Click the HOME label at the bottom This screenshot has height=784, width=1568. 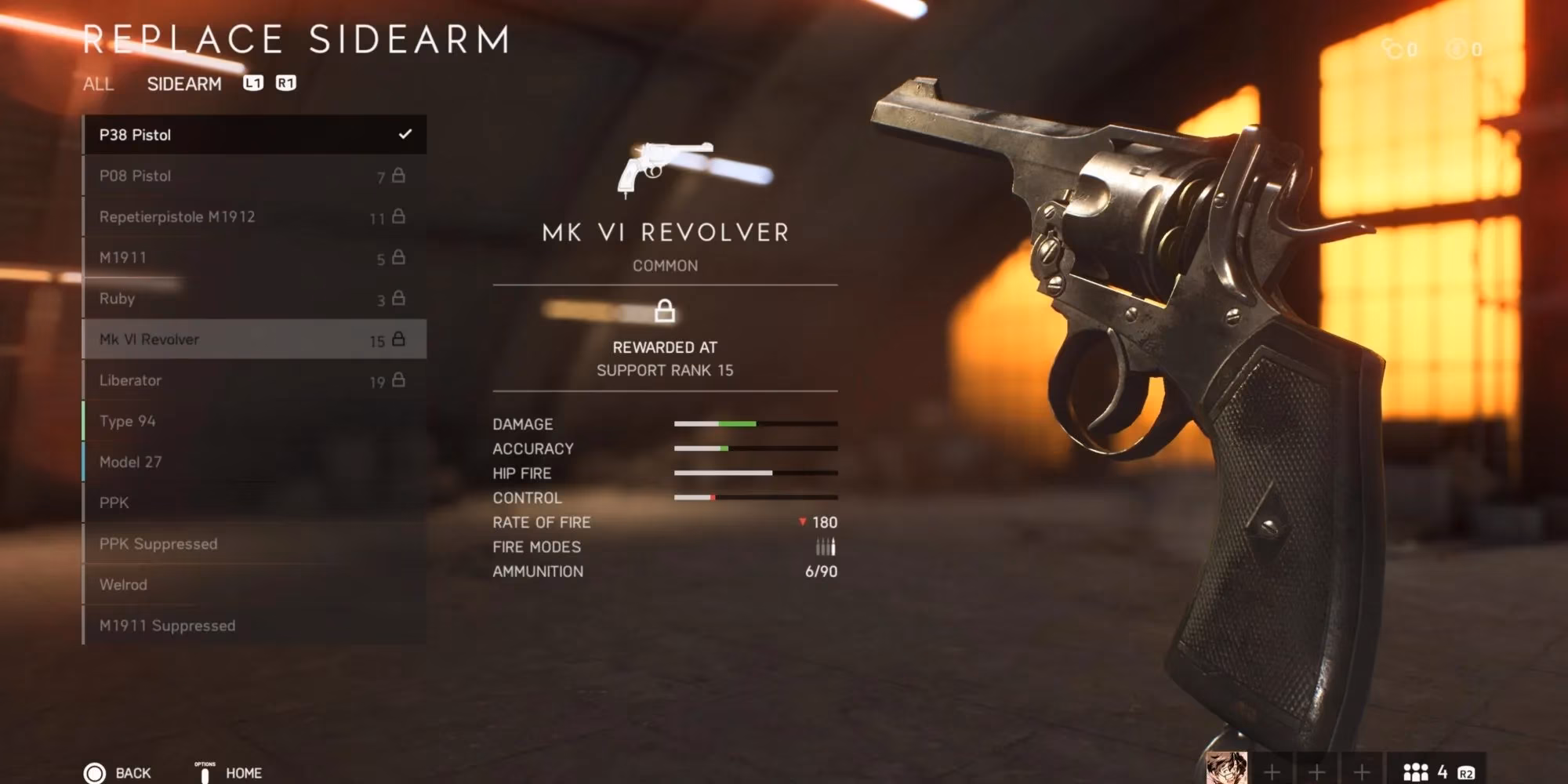point(245,772)
